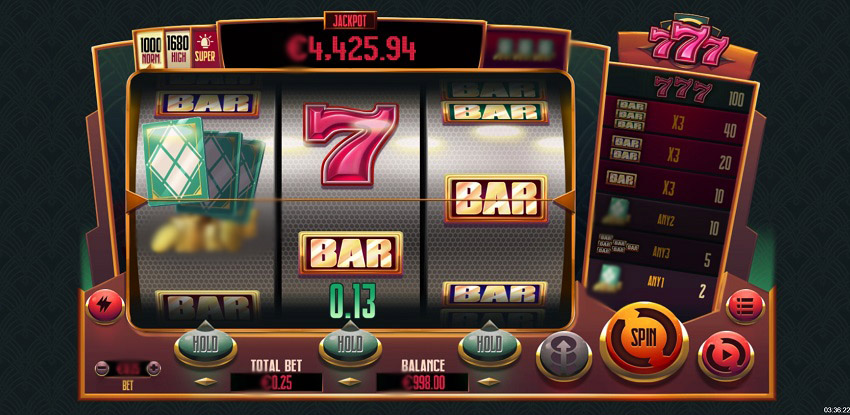Choose the SUPER mode tab
This screenshot has height=415, width=850.
coord(203,48)
